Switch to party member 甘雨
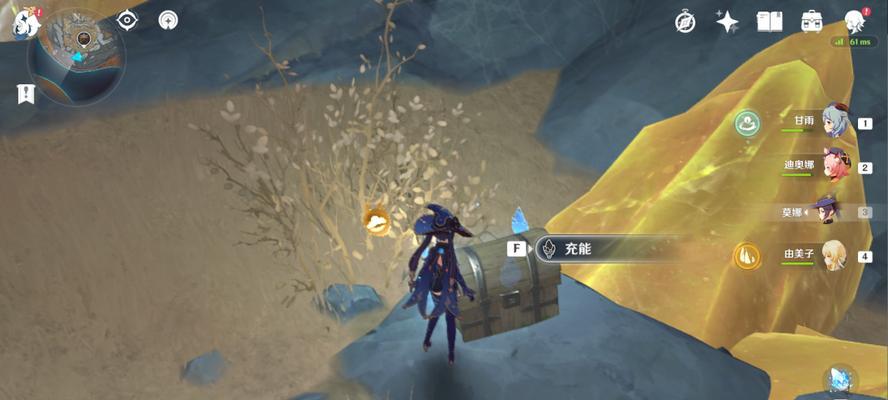This screenshot has height=400, width=888. coord(833,123)
